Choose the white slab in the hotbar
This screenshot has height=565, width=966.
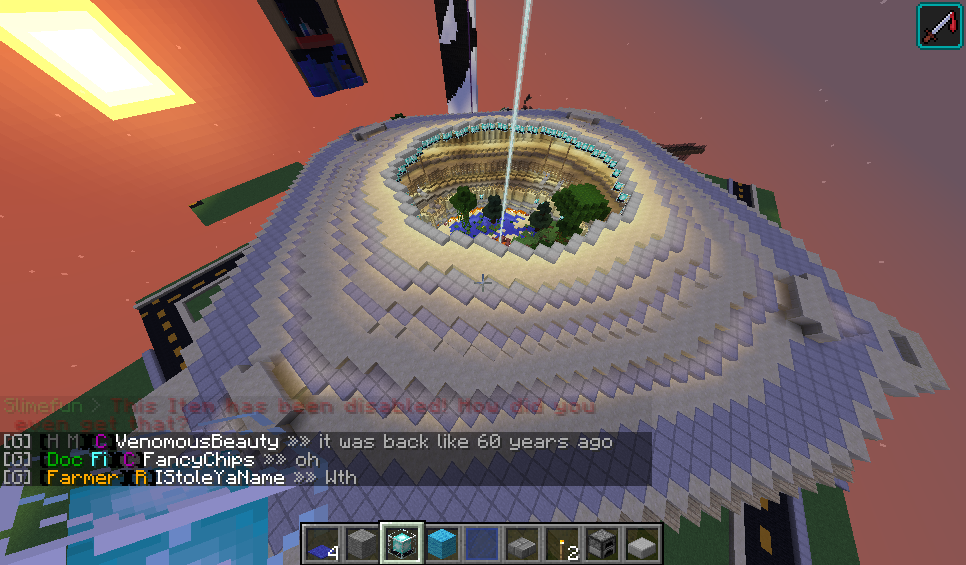[642, 544]
